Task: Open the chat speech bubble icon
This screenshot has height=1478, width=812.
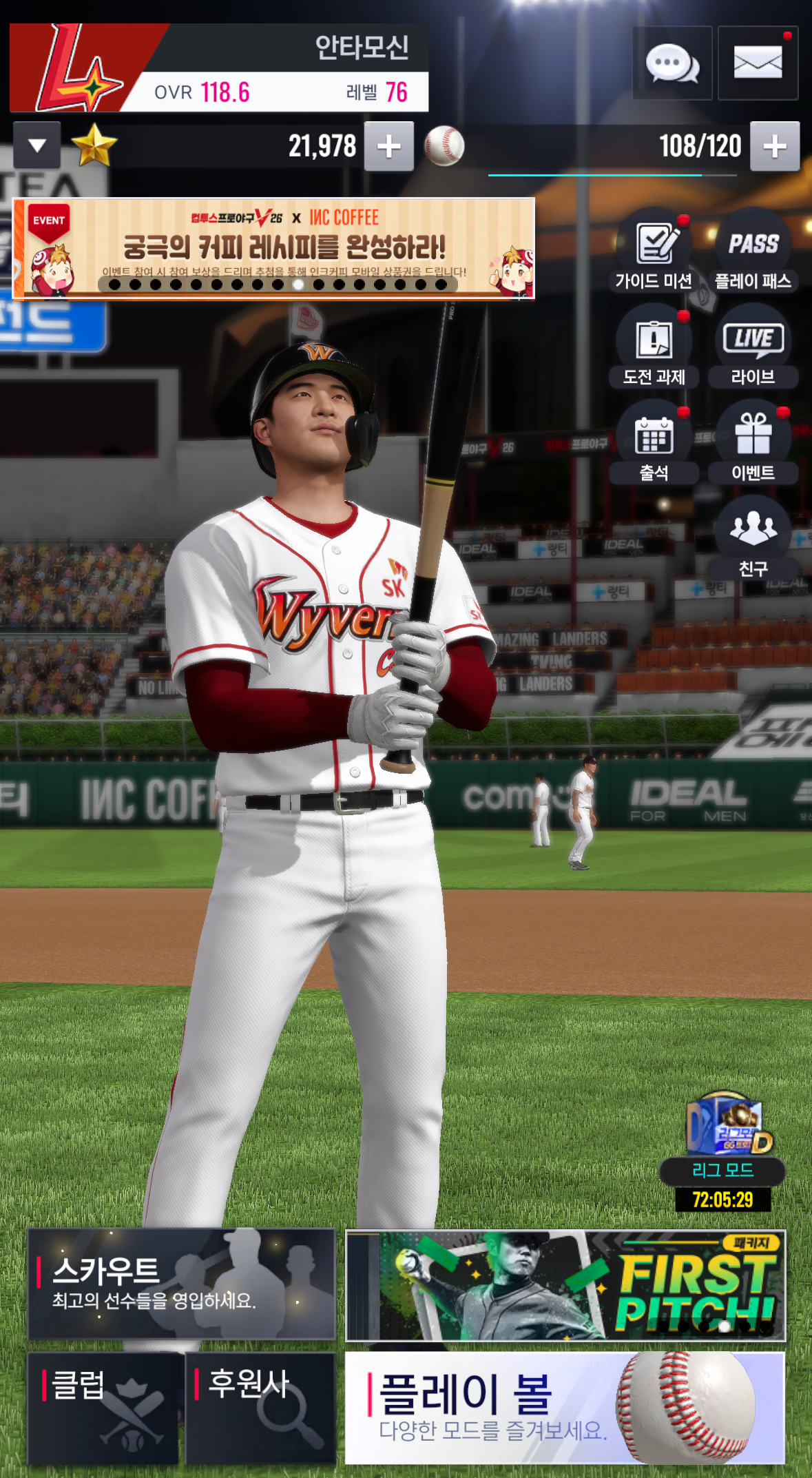Action: pyautogui.click(x=672, y=63)
